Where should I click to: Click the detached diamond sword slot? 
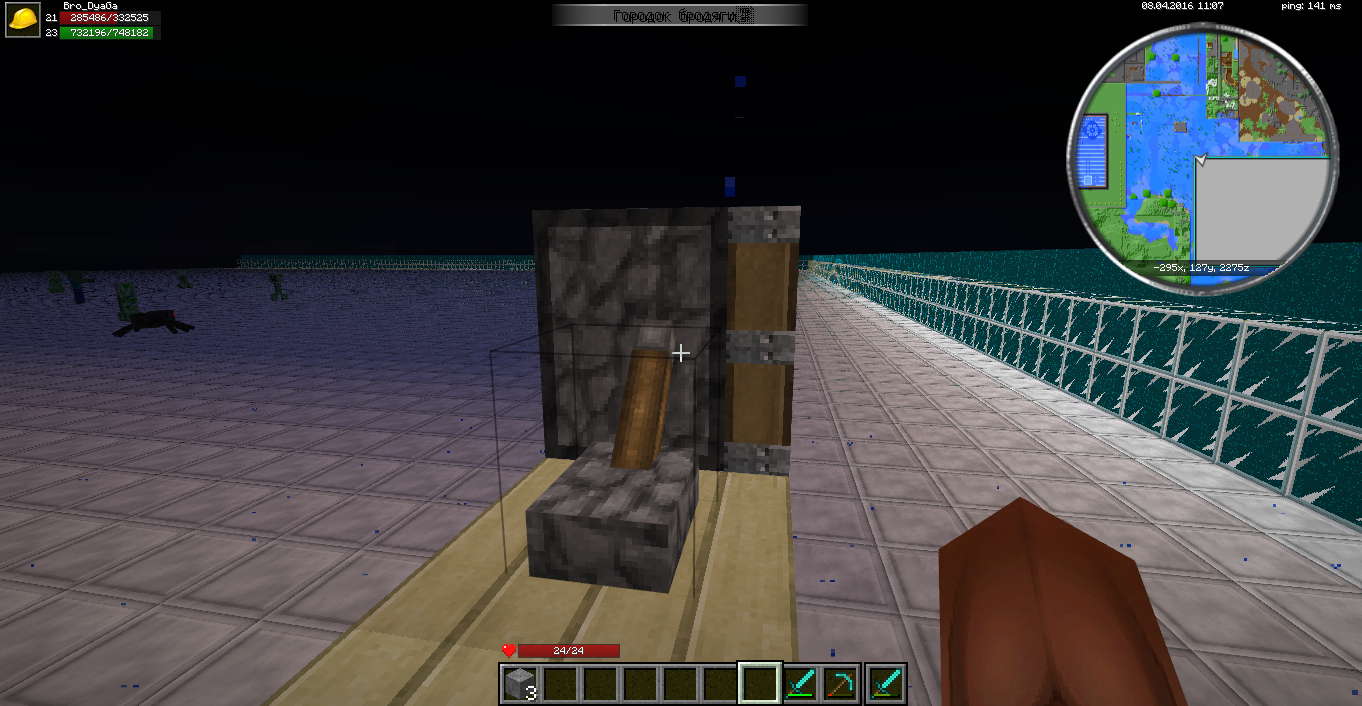click(887, 684)
